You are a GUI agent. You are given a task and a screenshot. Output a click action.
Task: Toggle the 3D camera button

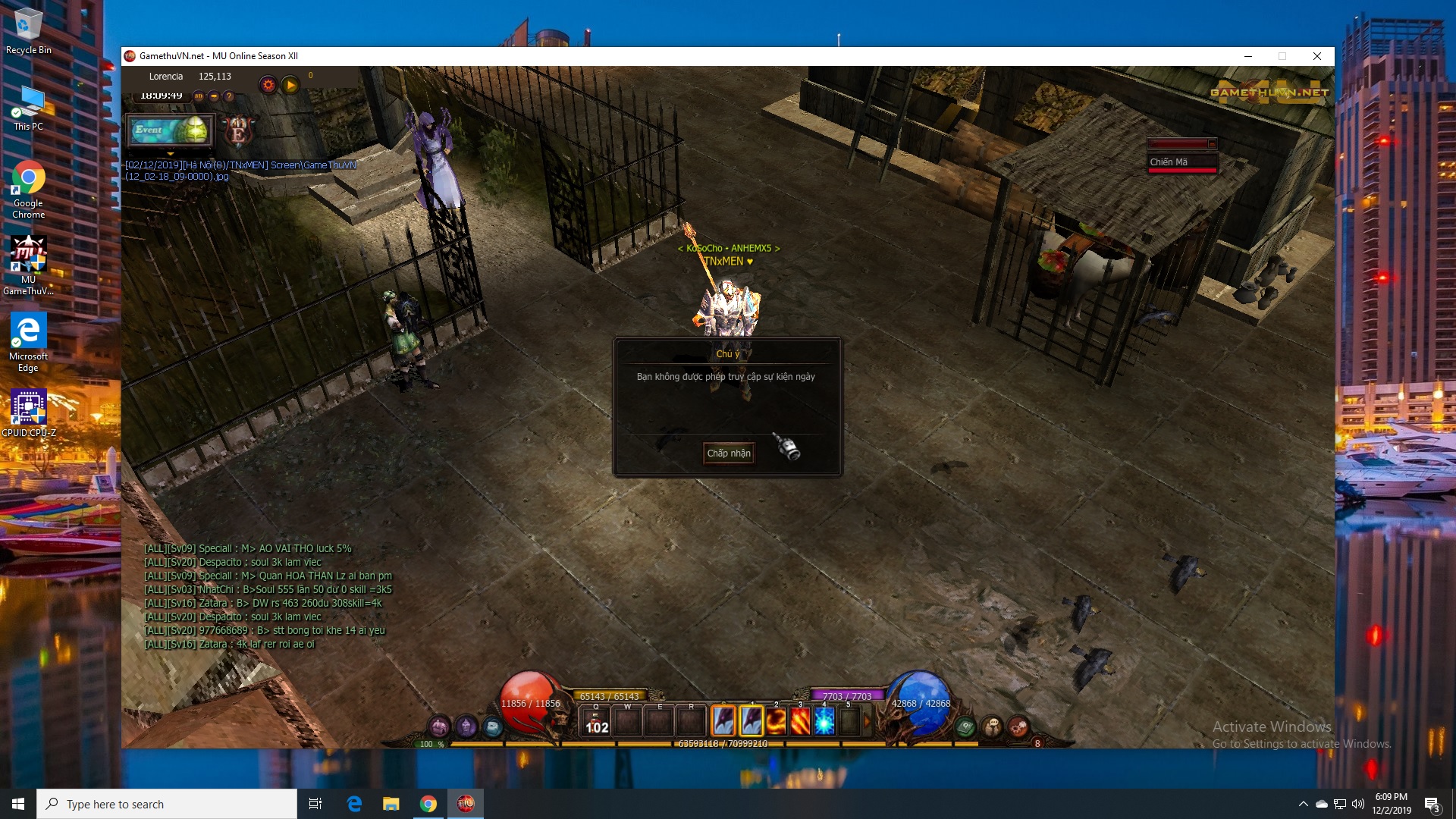point(199,96)
